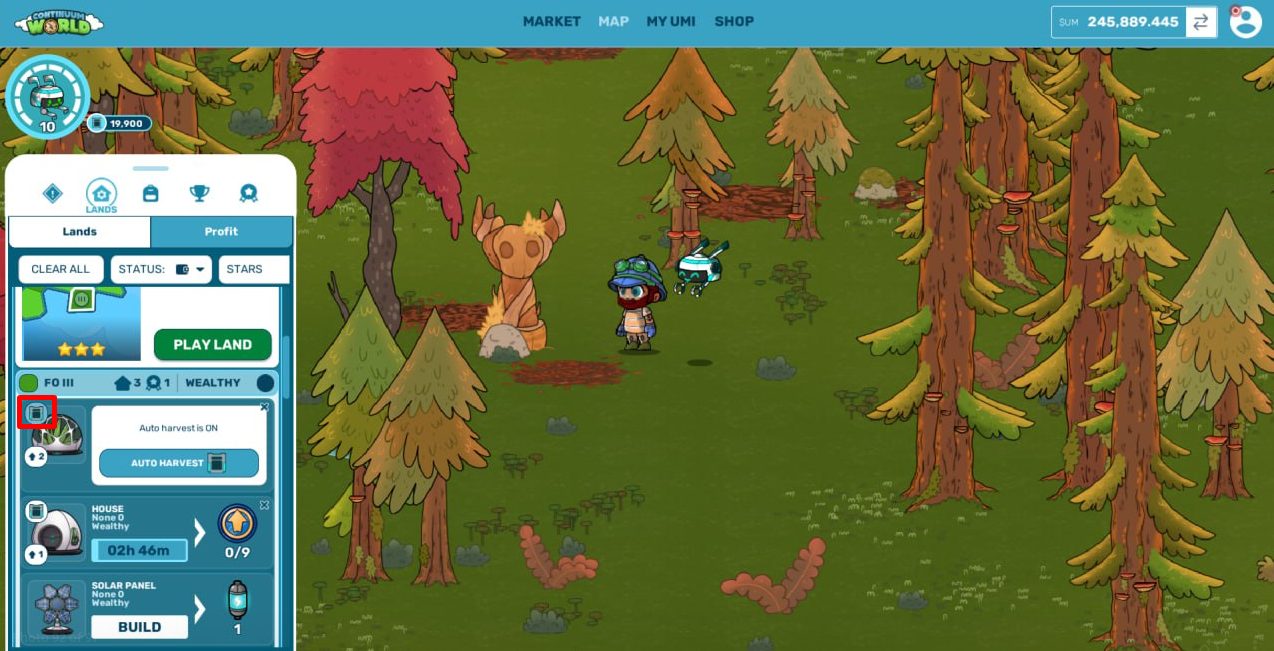1274x651 pixels.
Task: Go to the Map page
Action: (x=613, y=21)
